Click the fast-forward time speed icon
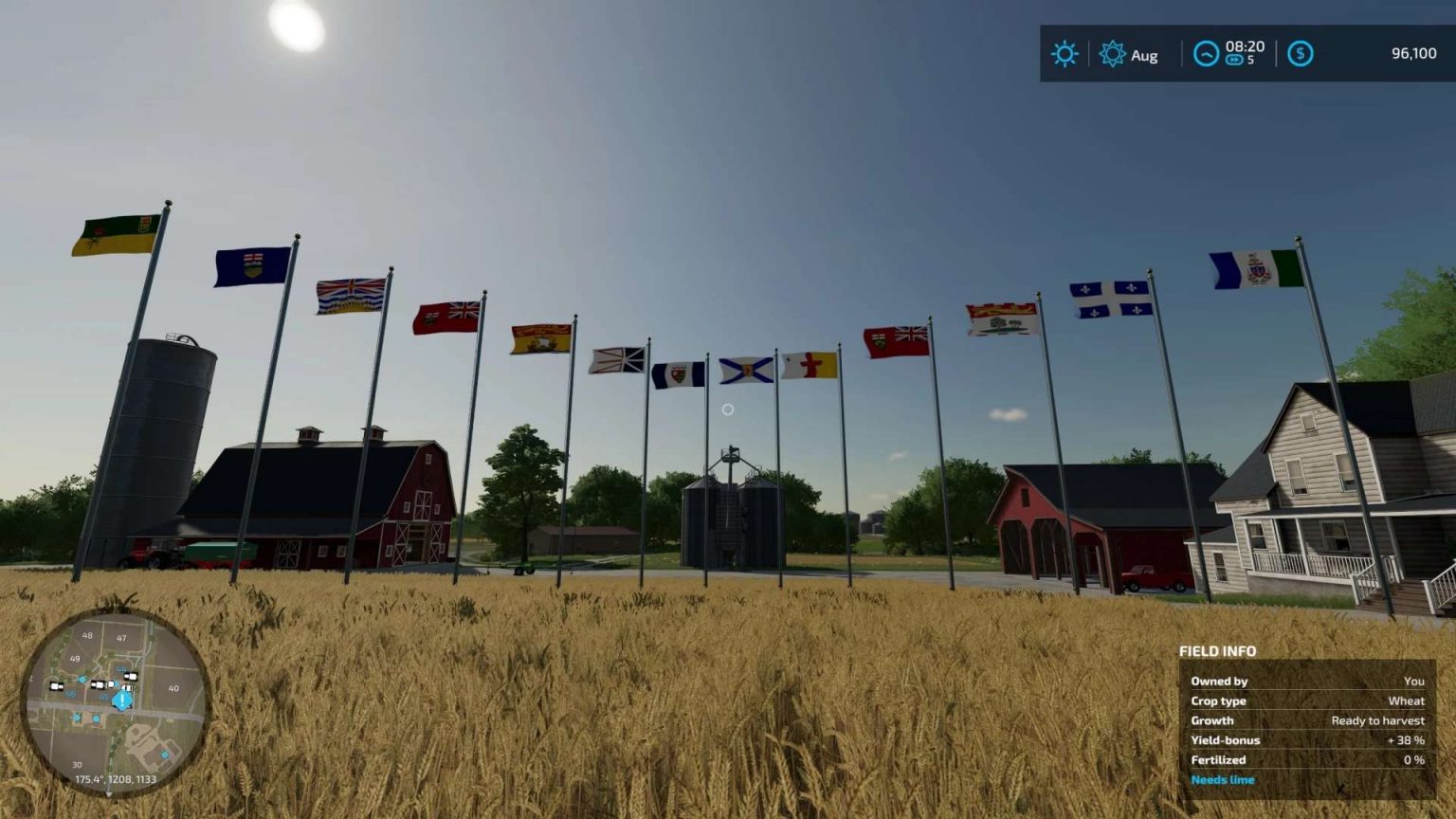1456x819 pixels. pyautogui.click(x=1234, y=59)
